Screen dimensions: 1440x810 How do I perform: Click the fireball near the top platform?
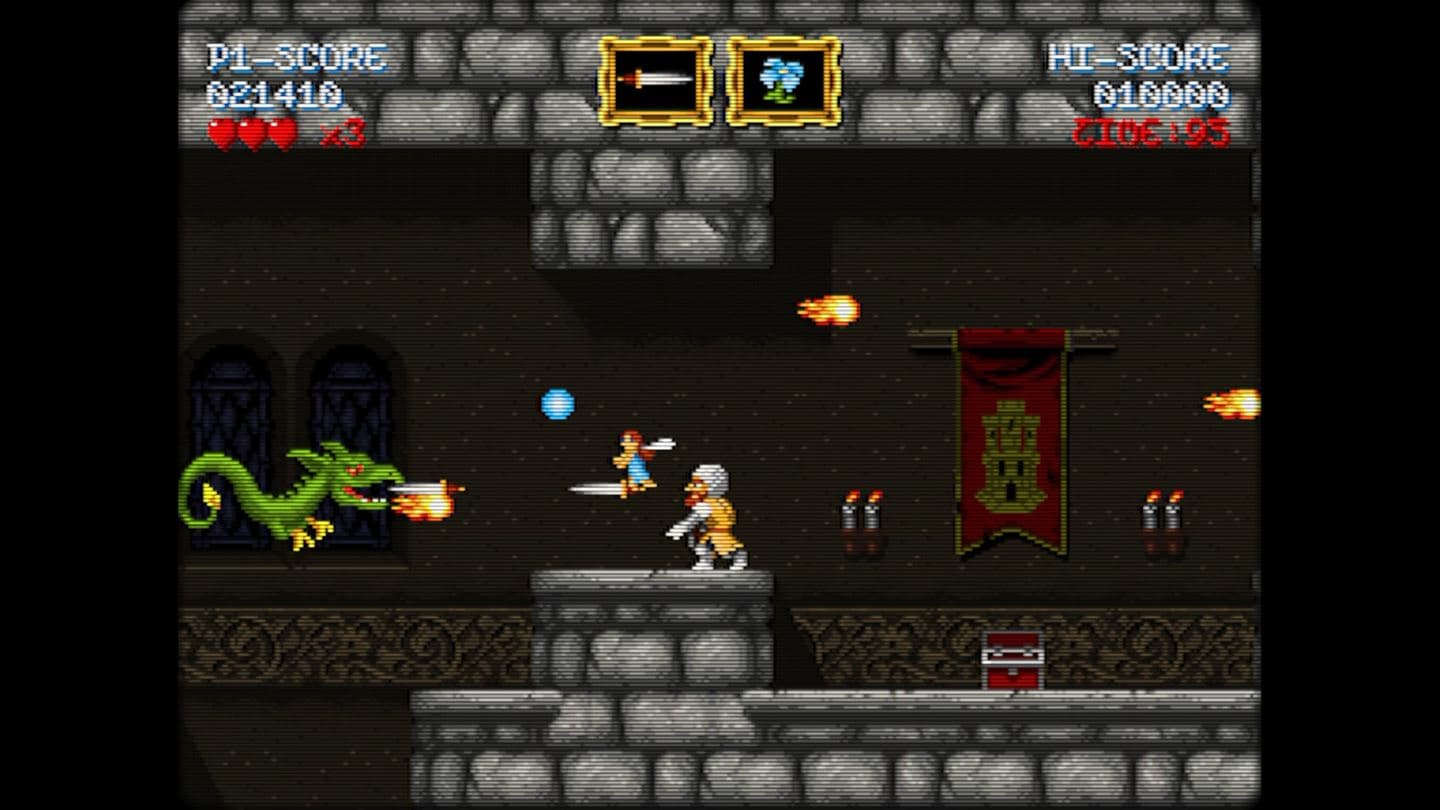pyautogui.click(x=828, y=309)
